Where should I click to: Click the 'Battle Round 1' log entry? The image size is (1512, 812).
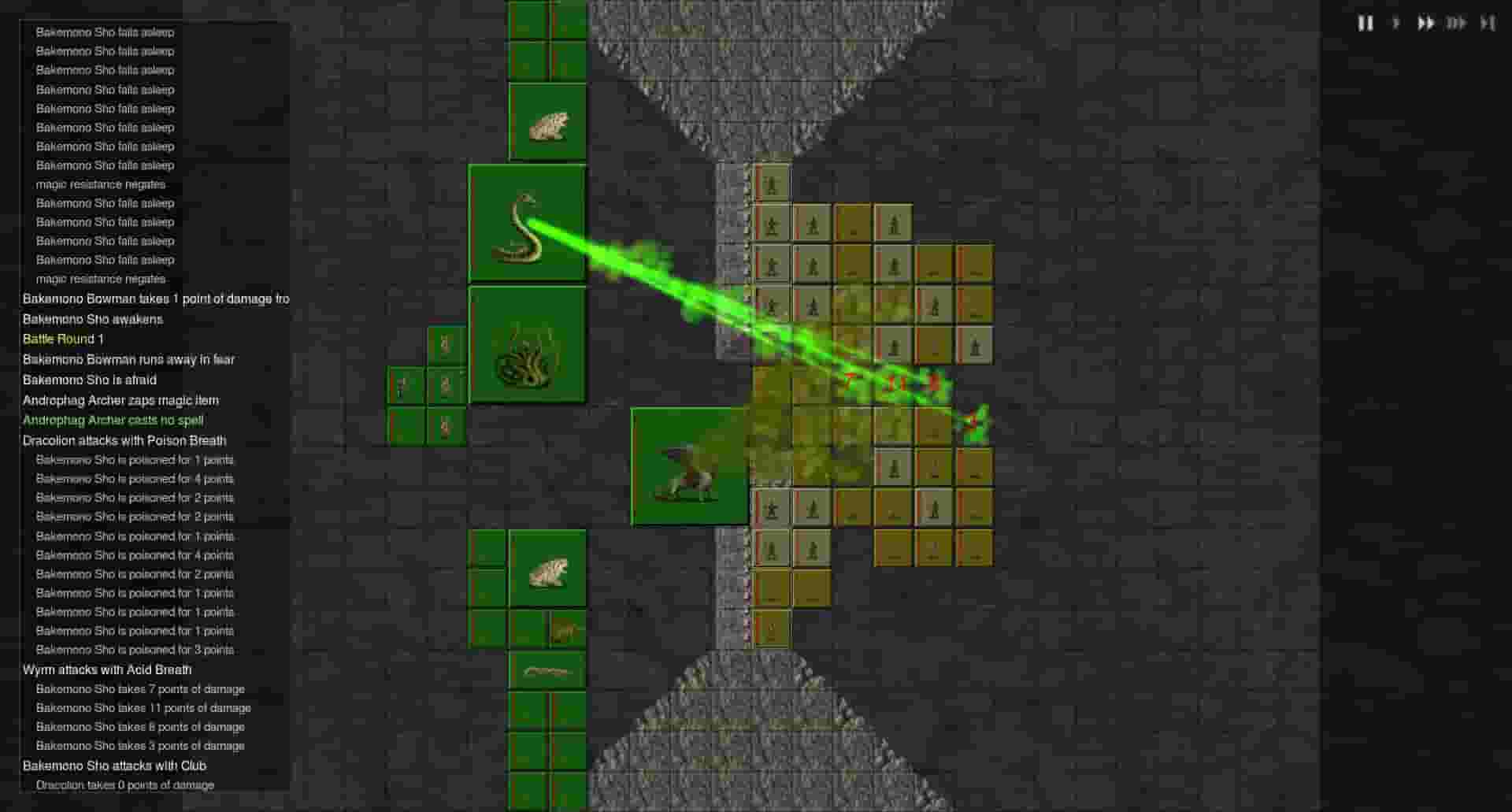point(63,339)
